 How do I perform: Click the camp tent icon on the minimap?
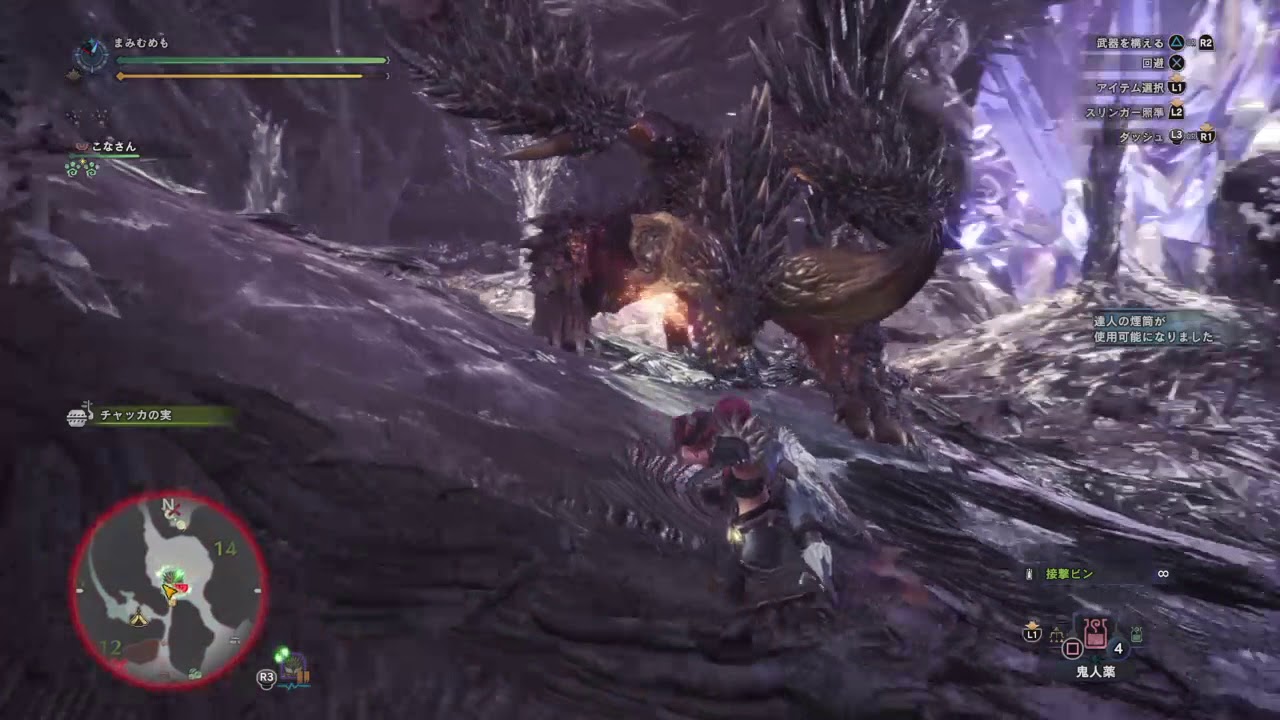click(138, 617)
